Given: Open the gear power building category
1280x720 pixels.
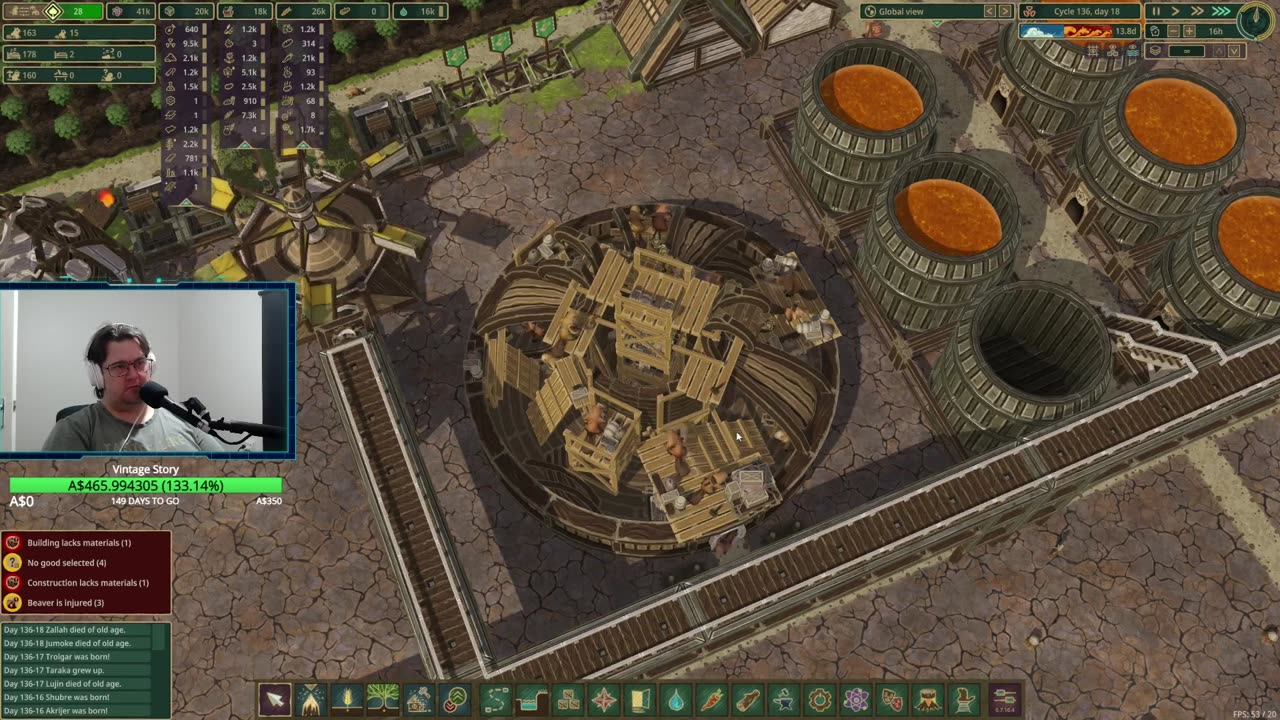Looking at the screenshot, I should [820, 698].
